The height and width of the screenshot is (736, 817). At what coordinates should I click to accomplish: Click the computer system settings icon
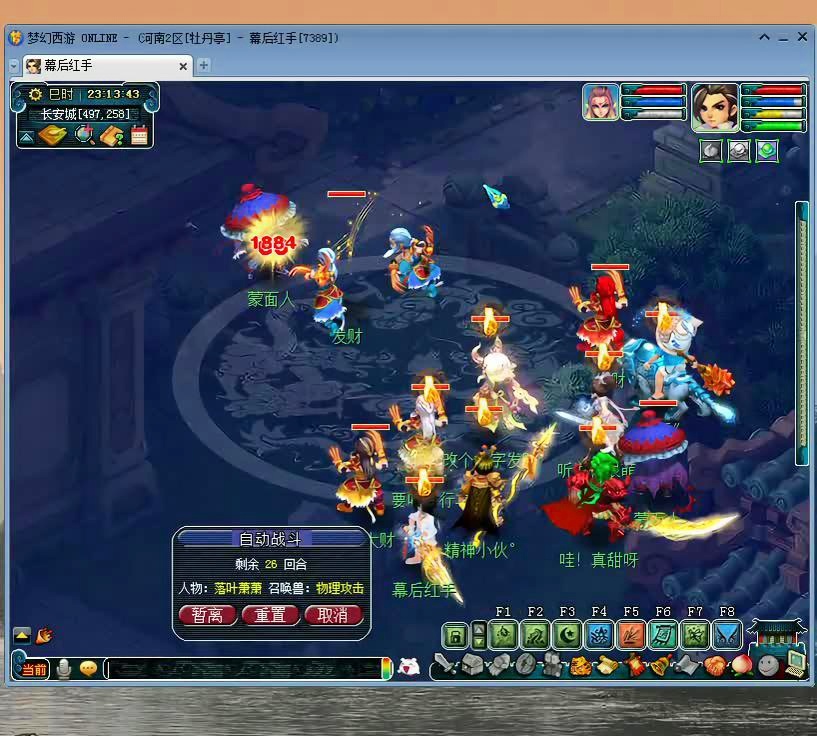[795, 662]
